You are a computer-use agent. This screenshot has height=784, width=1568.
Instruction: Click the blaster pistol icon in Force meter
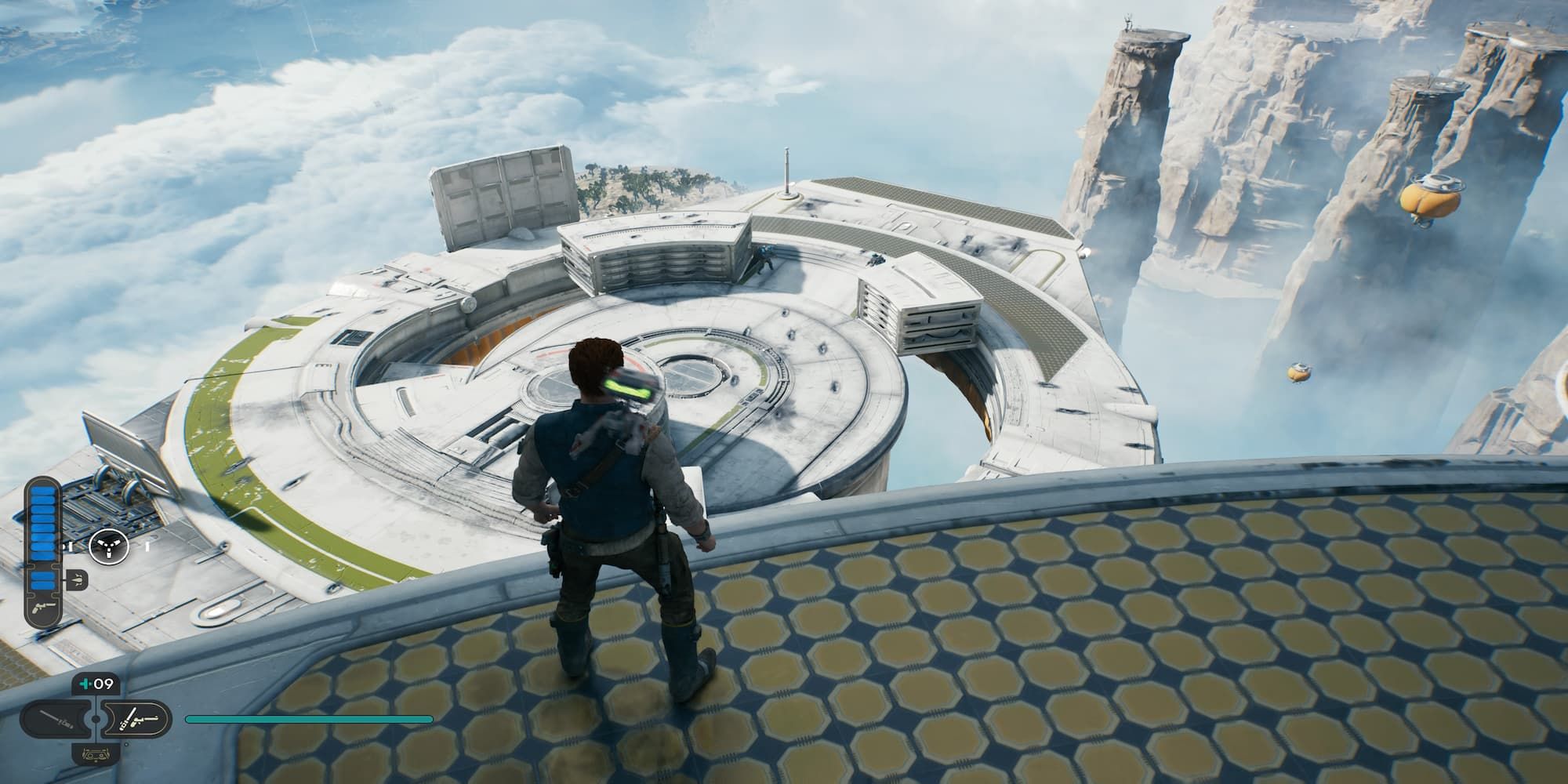[x=45, y=608]
